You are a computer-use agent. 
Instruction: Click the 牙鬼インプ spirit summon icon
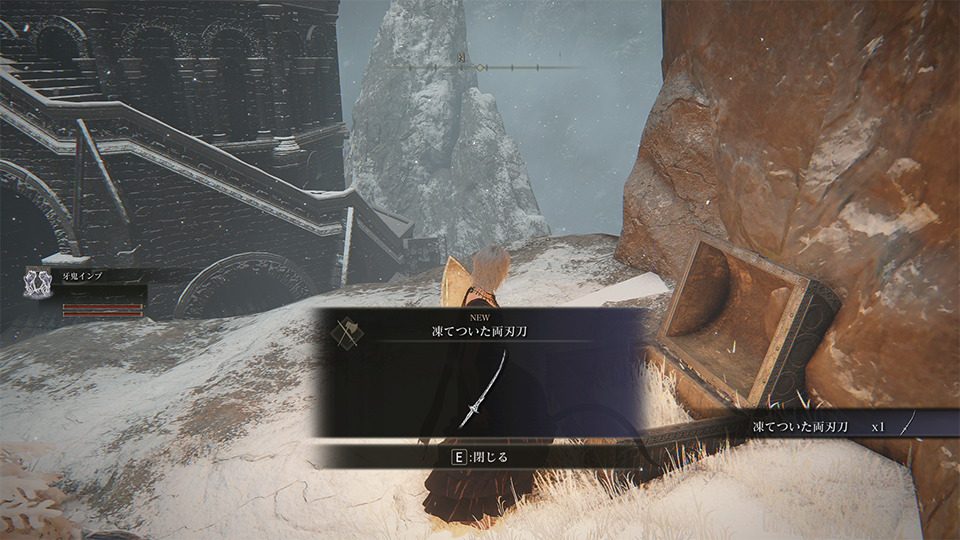point(39,282)
